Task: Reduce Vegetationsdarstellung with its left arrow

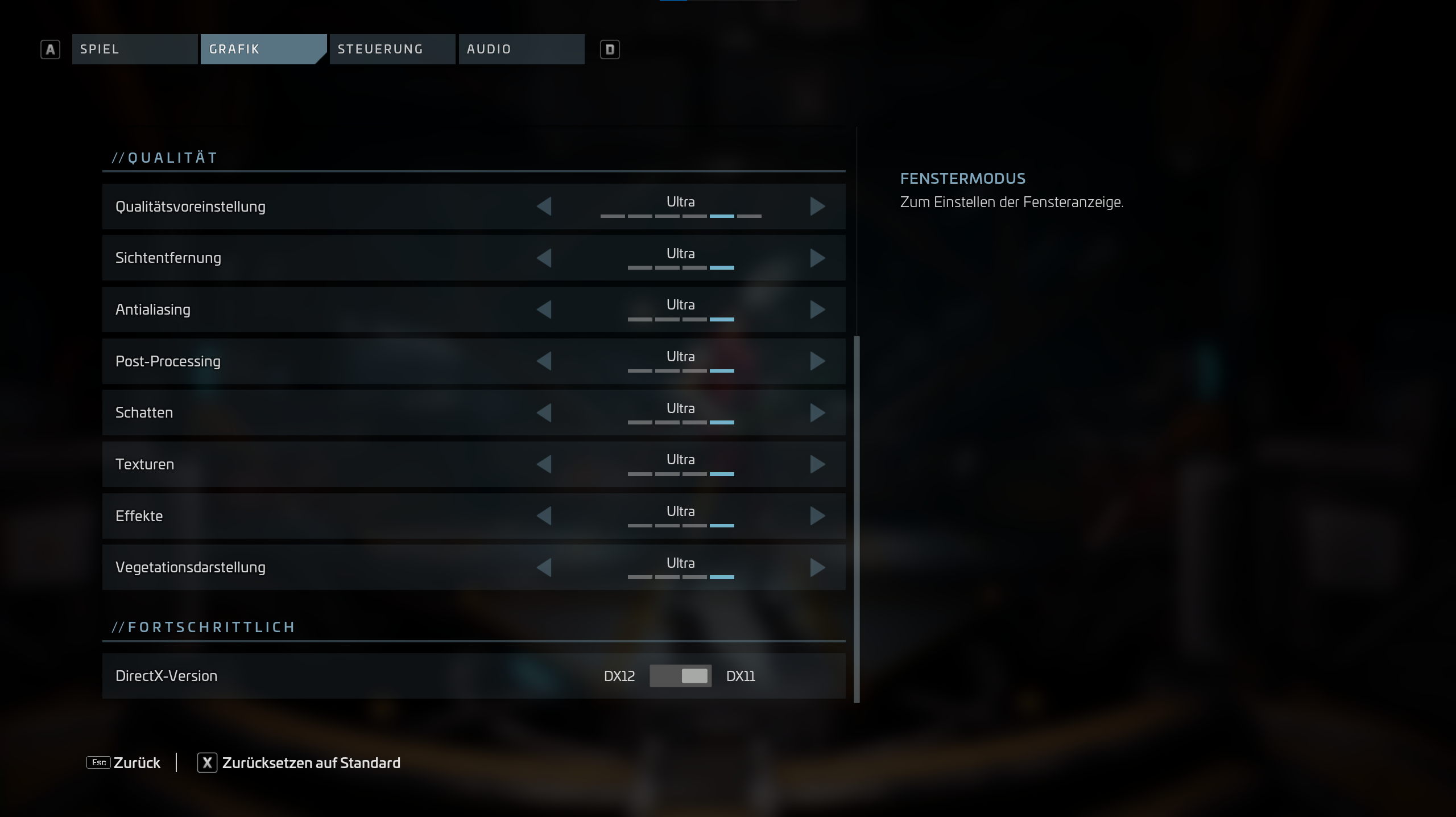Action: coord(544,567)
